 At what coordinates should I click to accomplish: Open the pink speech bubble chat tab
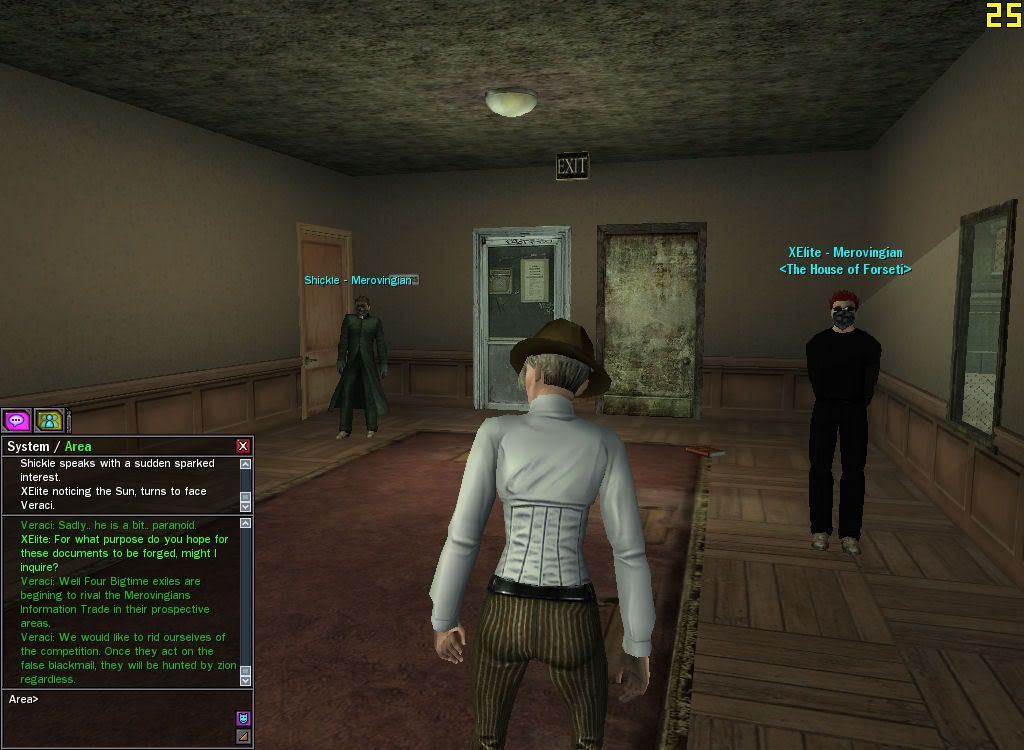(17, 420)
